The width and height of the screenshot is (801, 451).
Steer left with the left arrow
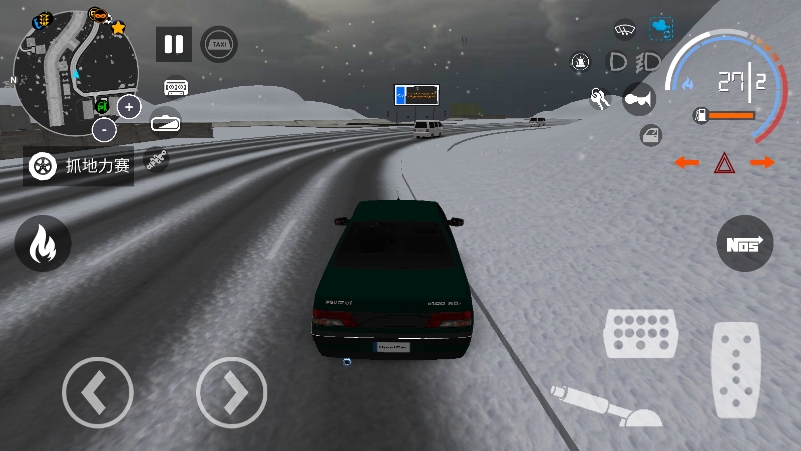pyautogui.click(x=97, y=393)
